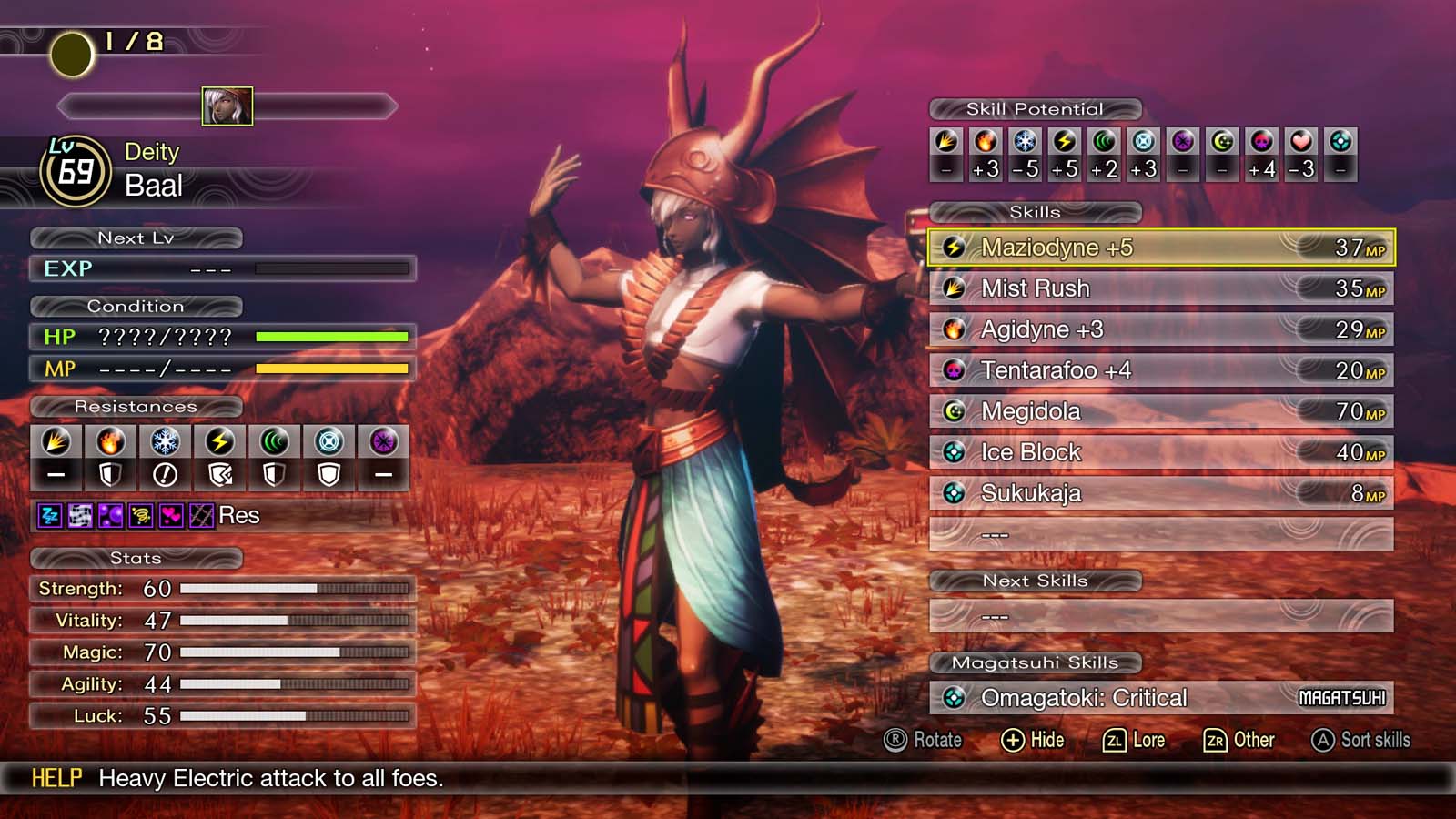Image resolution: width=1456 pixels, height=819 pixels.
Task: Click the charm ailment hearts icon
Action: point(172,515)
